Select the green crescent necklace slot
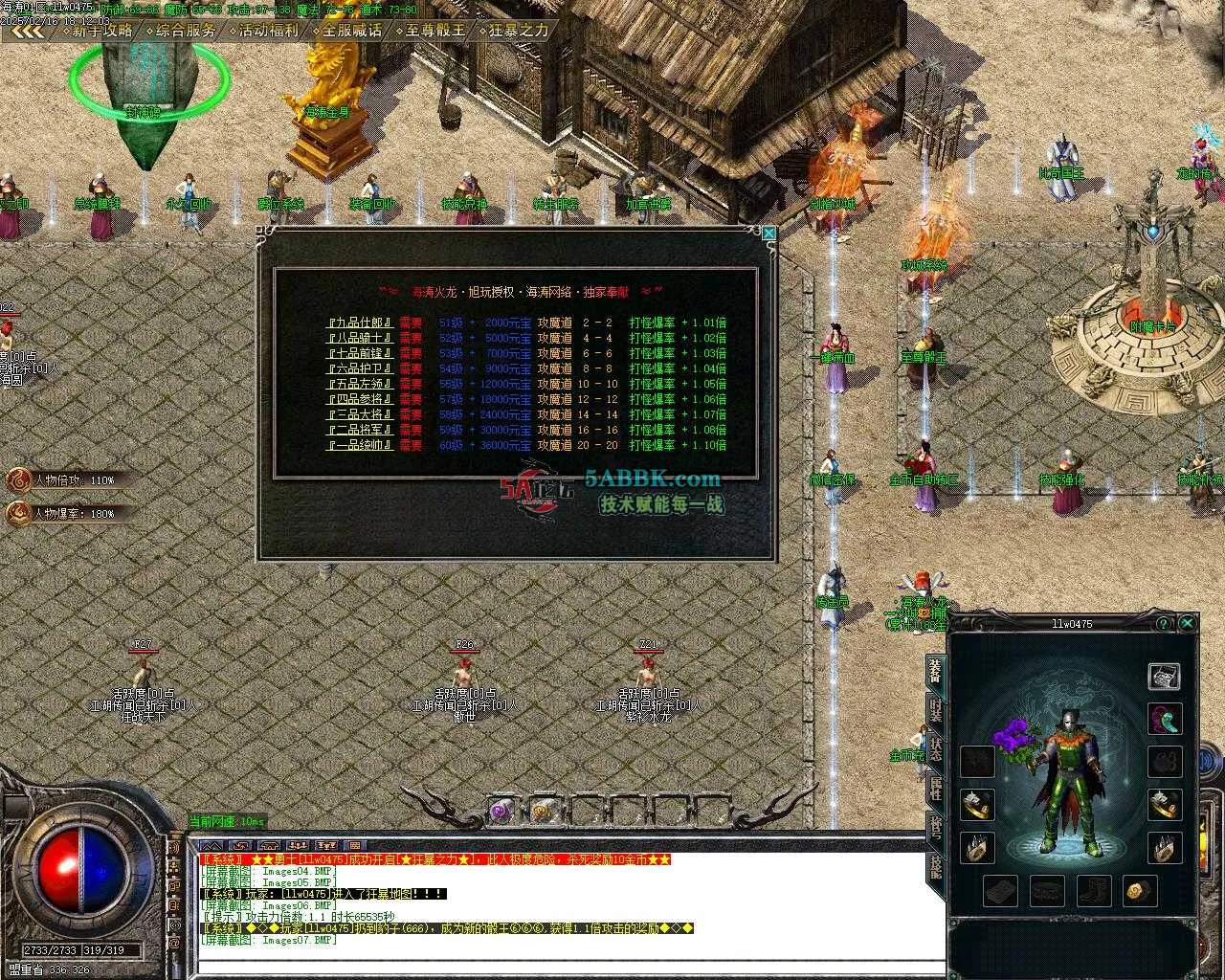Viewport: 1225px width, 980px height. click(x=1164, y=719)
